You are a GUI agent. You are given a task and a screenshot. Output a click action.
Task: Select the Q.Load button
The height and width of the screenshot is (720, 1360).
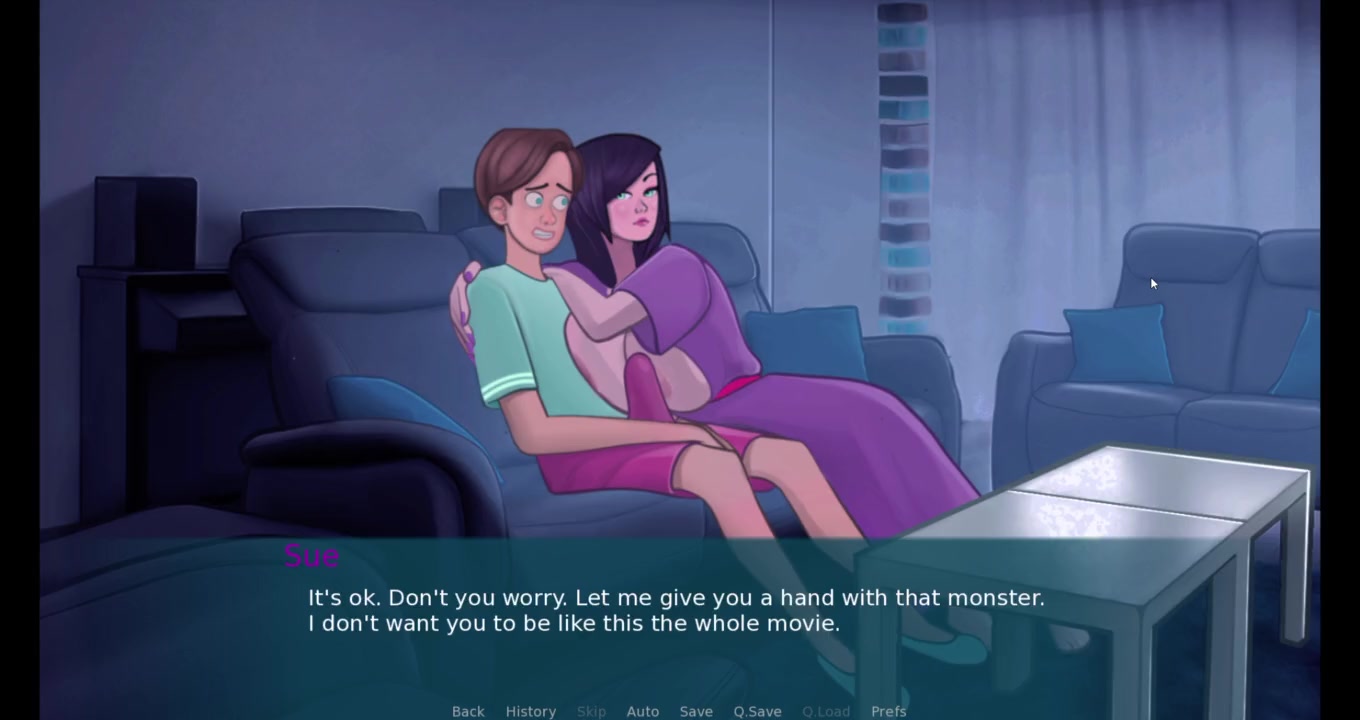pyautogui.click(x=826, y=711)
